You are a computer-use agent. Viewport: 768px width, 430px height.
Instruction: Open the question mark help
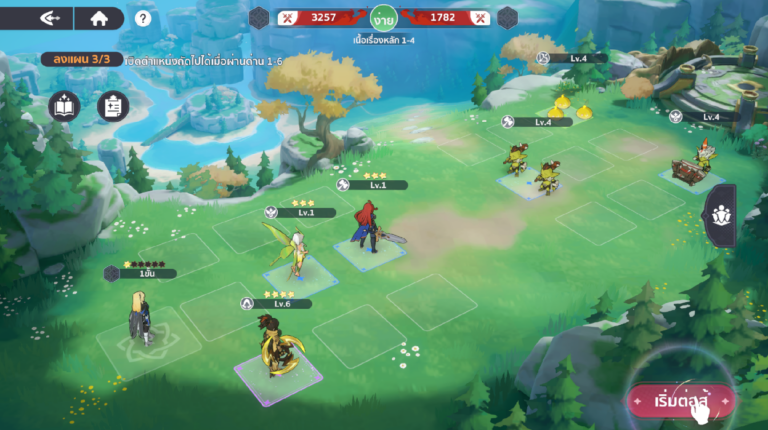point(144,18)
